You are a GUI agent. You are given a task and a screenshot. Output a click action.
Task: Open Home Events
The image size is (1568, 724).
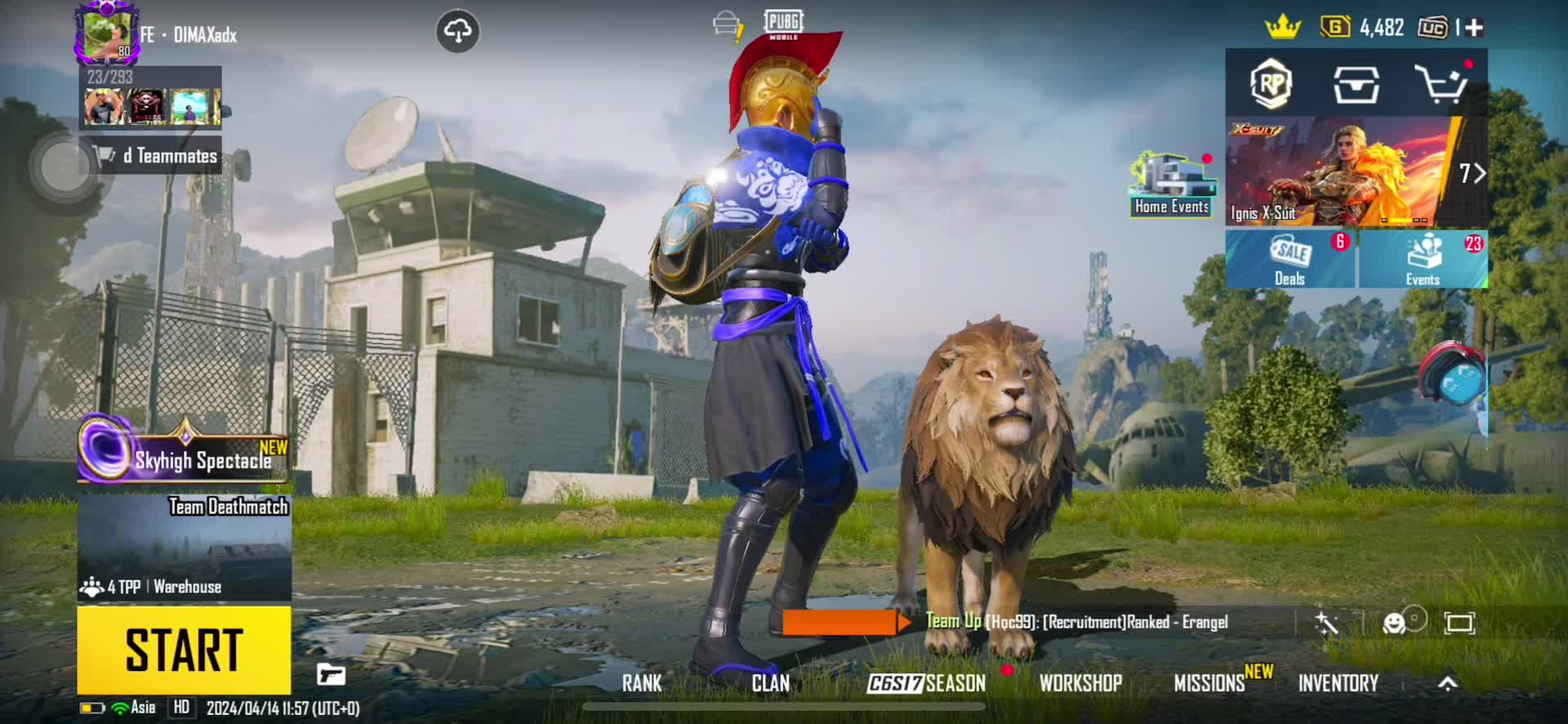click(x=1171, y=185)
